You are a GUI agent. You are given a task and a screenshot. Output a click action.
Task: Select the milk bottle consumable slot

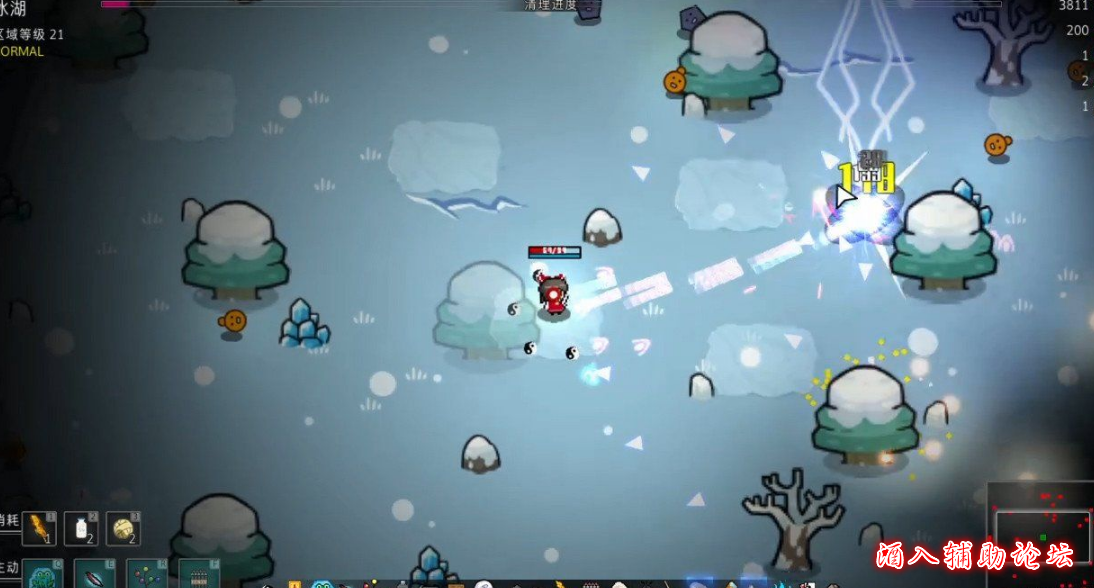pyautogui.click(x=81, y=528)
